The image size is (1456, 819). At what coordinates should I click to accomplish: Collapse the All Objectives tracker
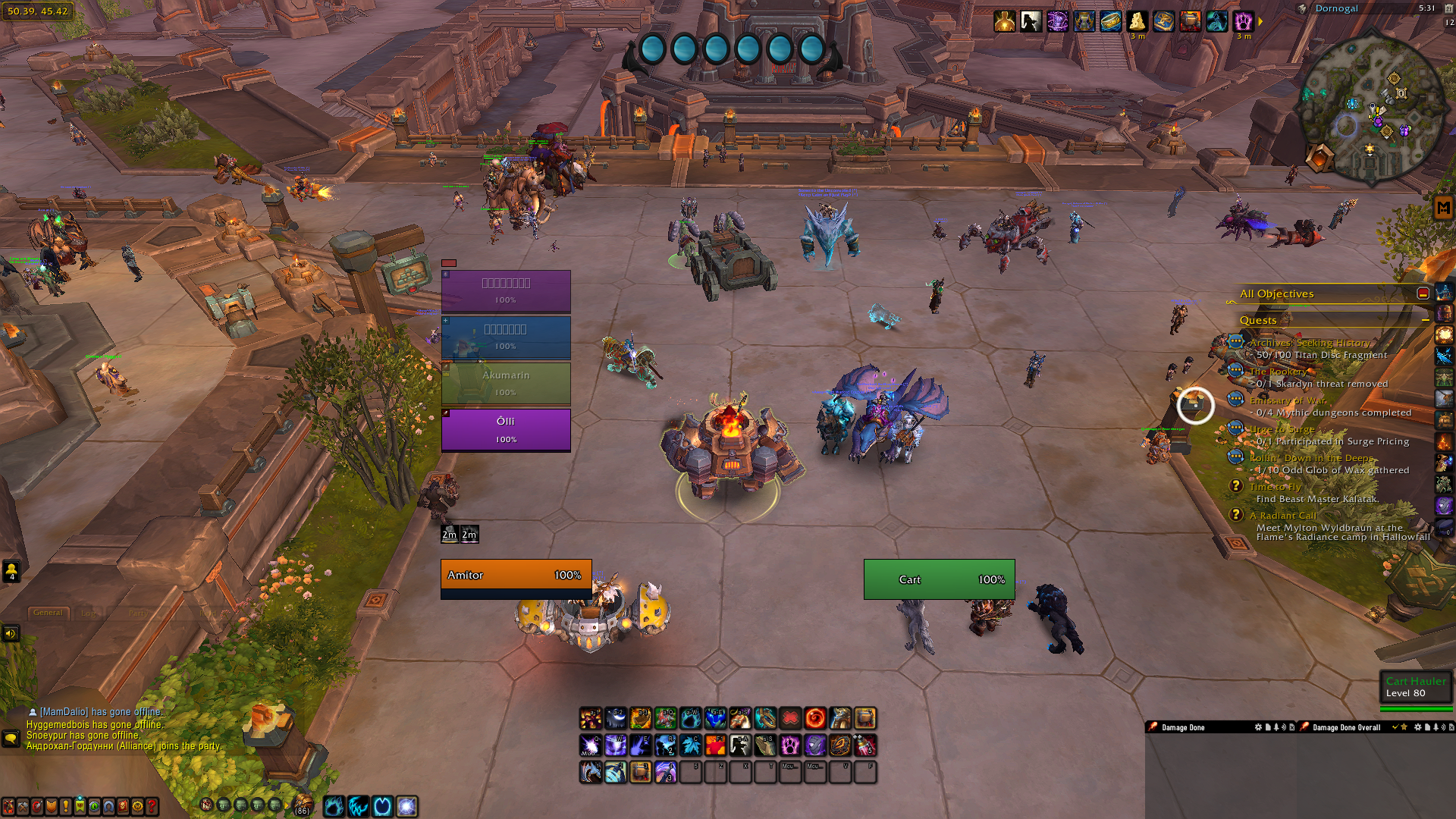click(x=1423, y=293)
